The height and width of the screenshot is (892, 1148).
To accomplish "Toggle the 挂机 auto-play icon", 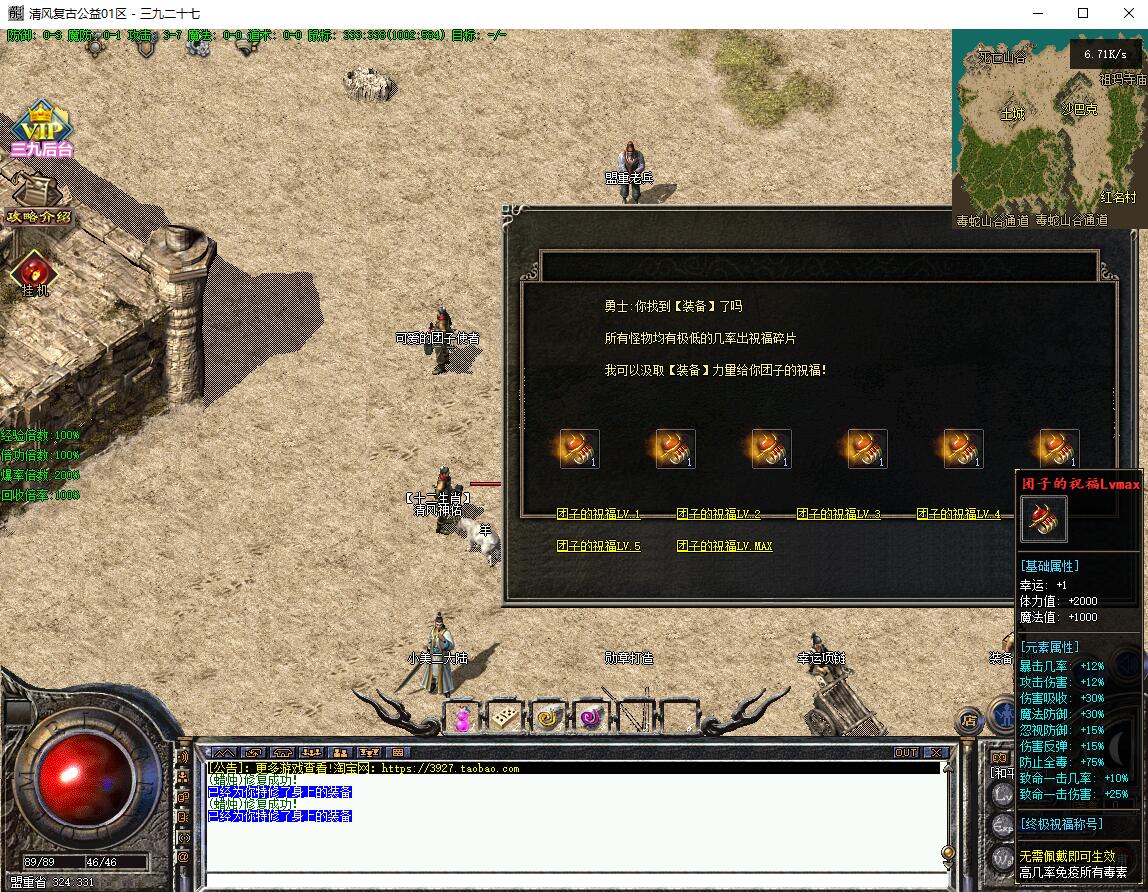I will (35, 273).
